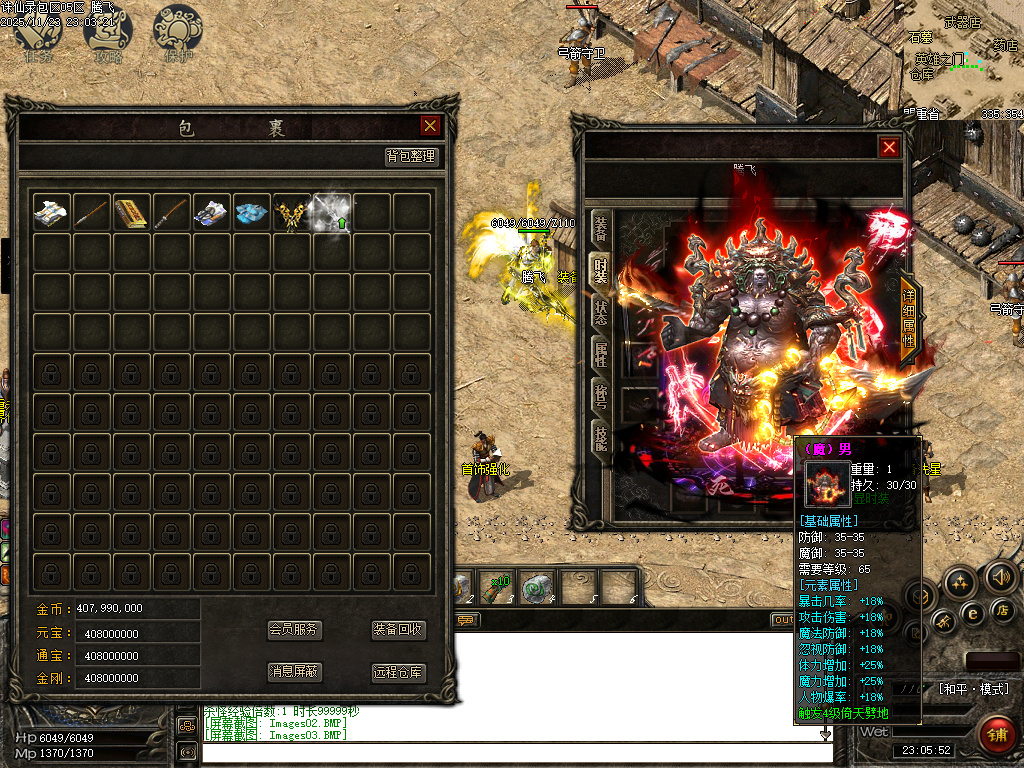Select the blue crystal item in bag
Image resolution: width=1024 pixels, height=768 pixels.
(x=251, y=212)
